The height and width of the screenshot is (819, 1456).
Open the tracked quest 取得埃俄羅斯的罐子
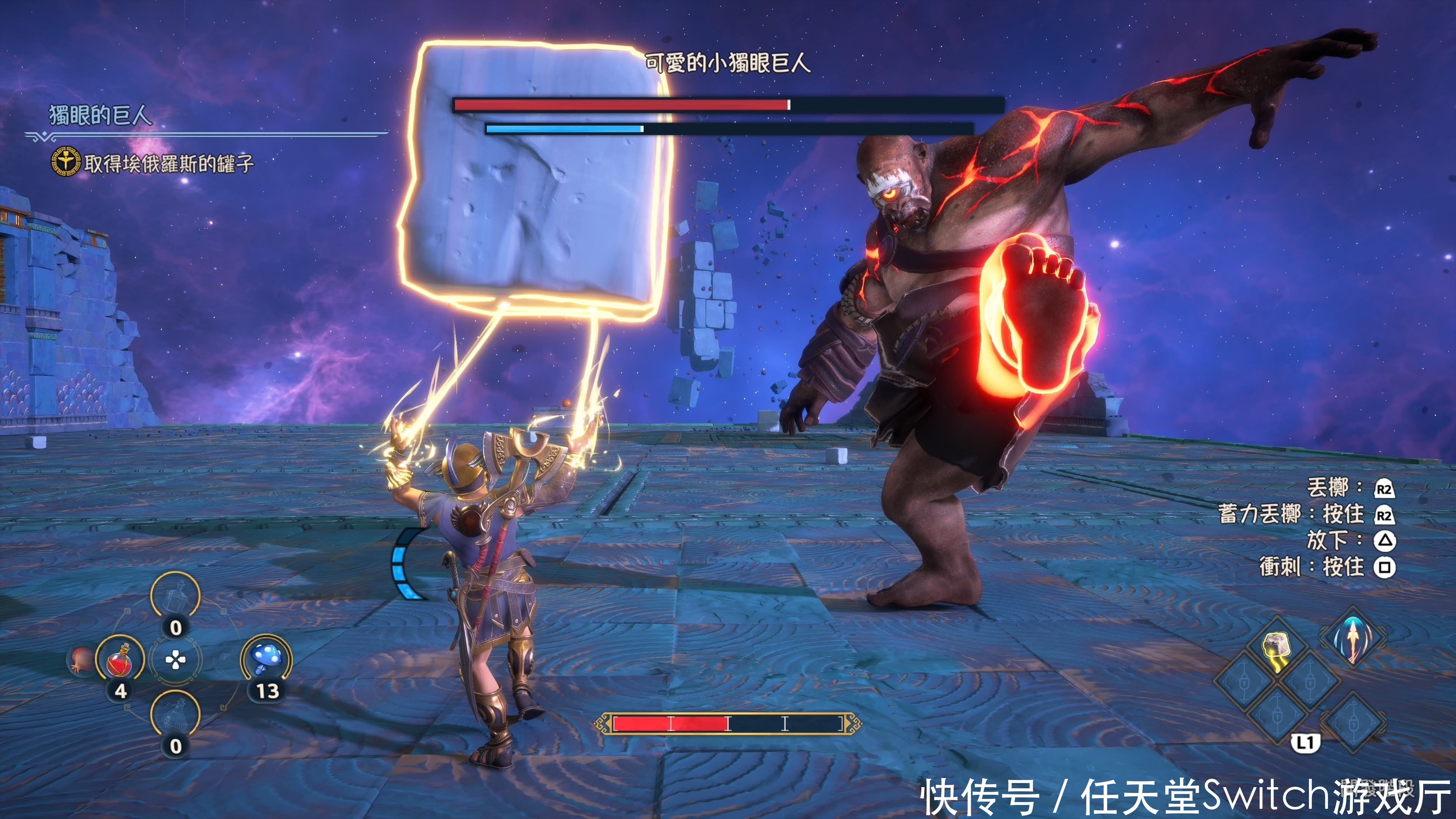[168, 164]
